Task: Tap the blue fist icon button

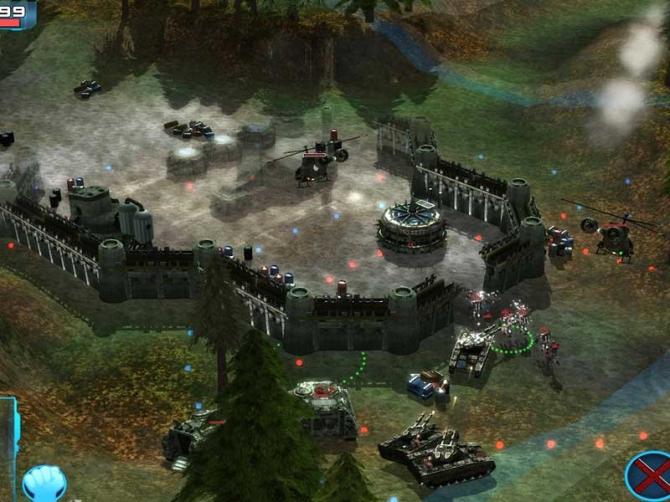Action: click(x=43, y=484)
